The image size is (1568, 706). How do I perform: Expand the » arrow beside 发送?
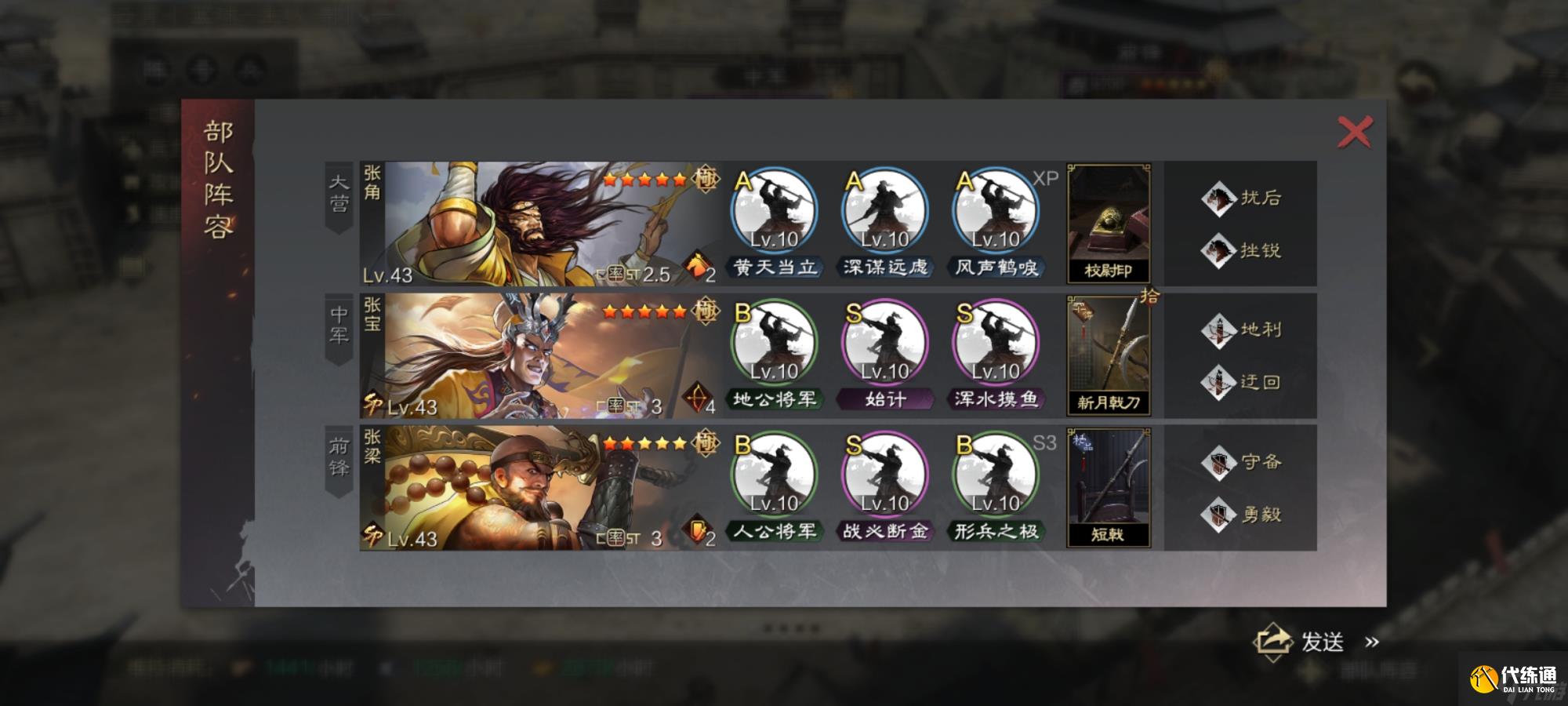click(1373, 643)
